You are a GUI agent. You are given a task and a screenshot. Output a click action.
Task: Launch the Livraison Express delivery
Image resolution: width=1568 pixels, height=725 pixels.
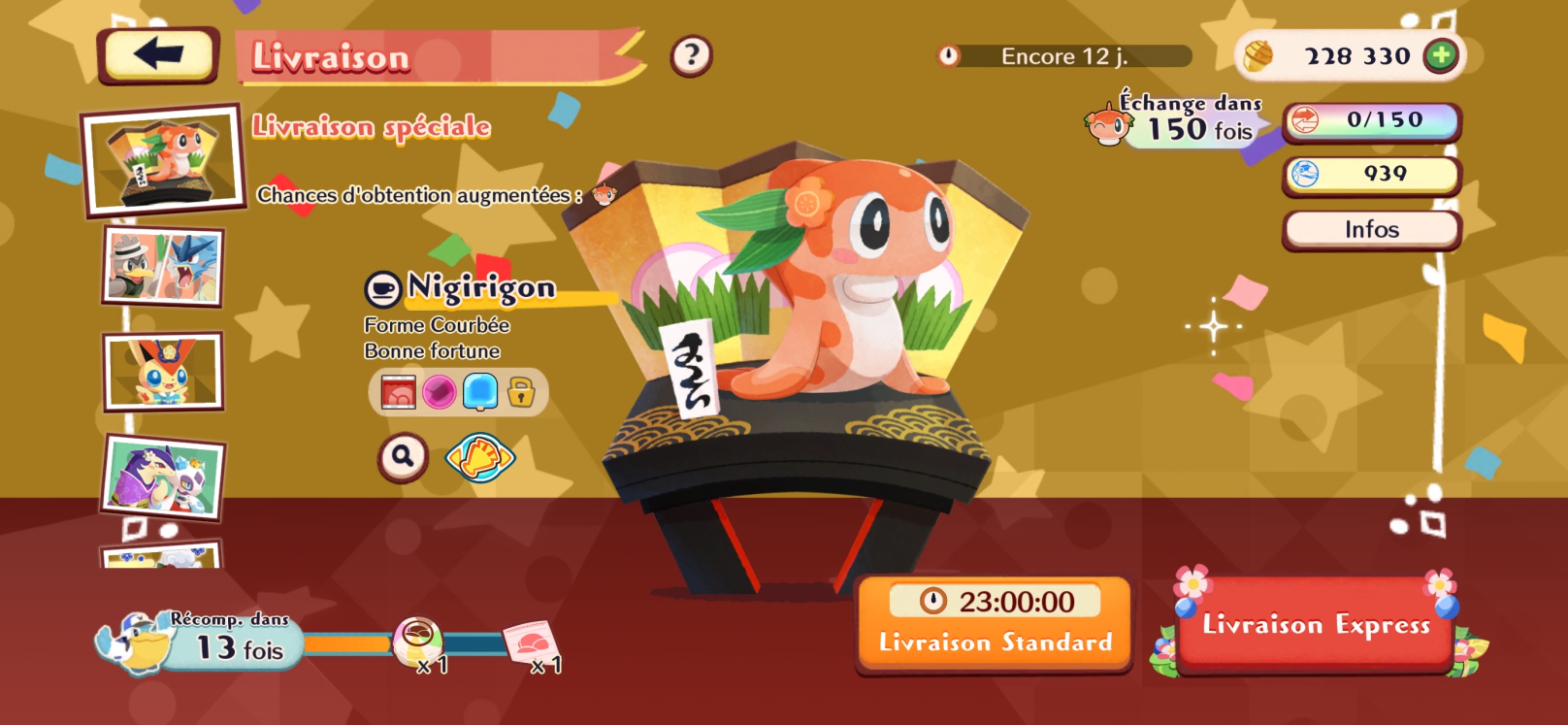point(1316,624)
